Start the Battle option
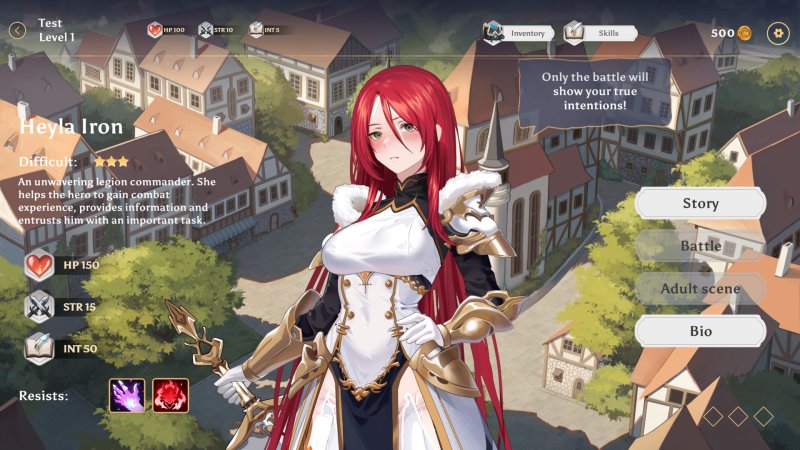Image resolution: width=800 pixels, height=450 pixels. [700, 246]
